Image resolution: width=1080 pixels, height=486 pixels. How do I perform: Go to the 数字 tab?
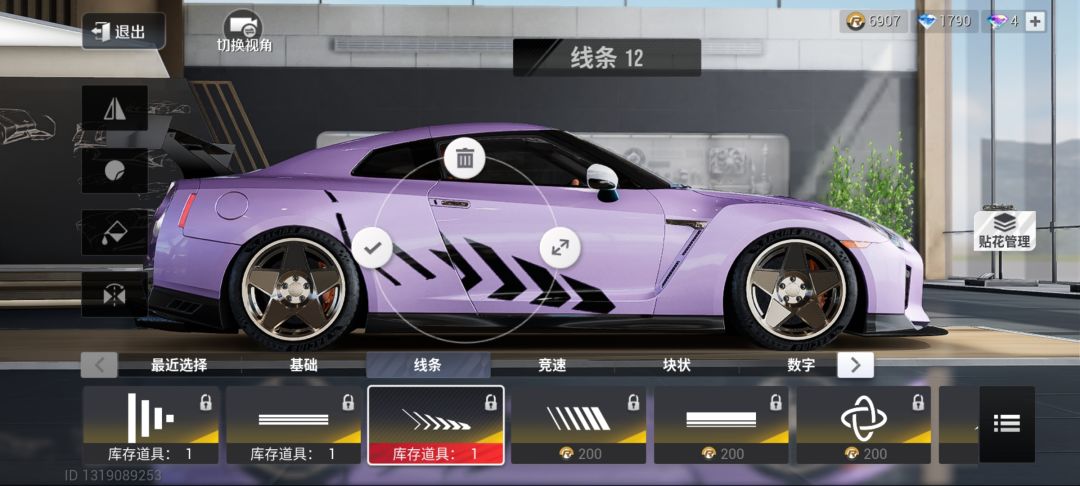click(801, 365)
